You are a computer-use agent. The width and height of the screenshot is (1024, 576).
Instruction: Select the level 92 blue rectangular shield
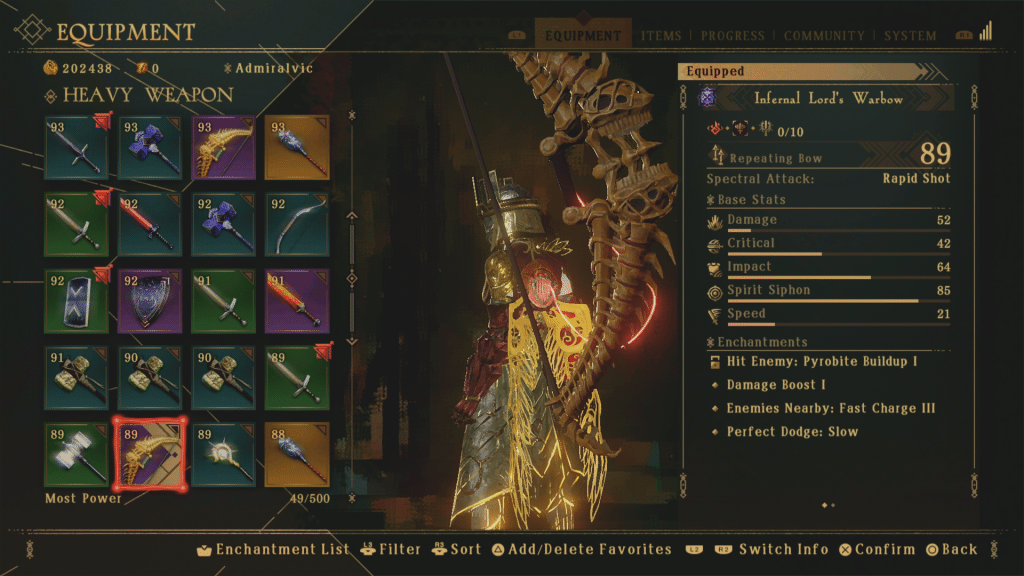[77, 300]
